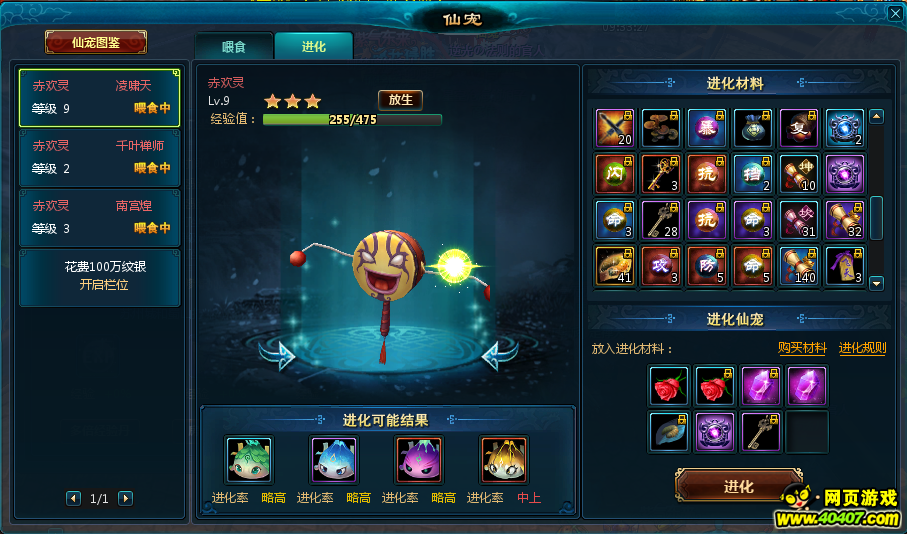The height and width of the screenshot is (534, 907).
Task: Choose the 千叶禅师 level 2 pet row
Action: tap(100, 158)
